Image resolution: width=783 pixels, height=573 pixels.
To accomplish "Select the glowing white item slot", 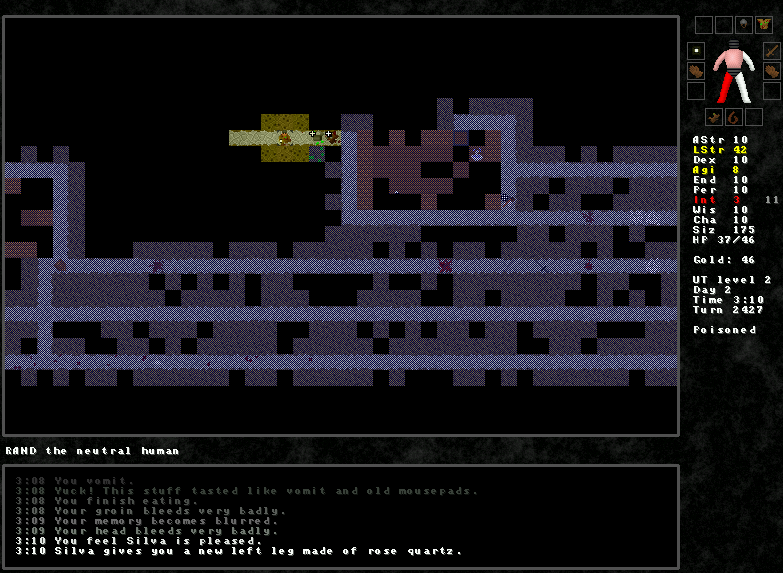I will (x=696, y=51).
